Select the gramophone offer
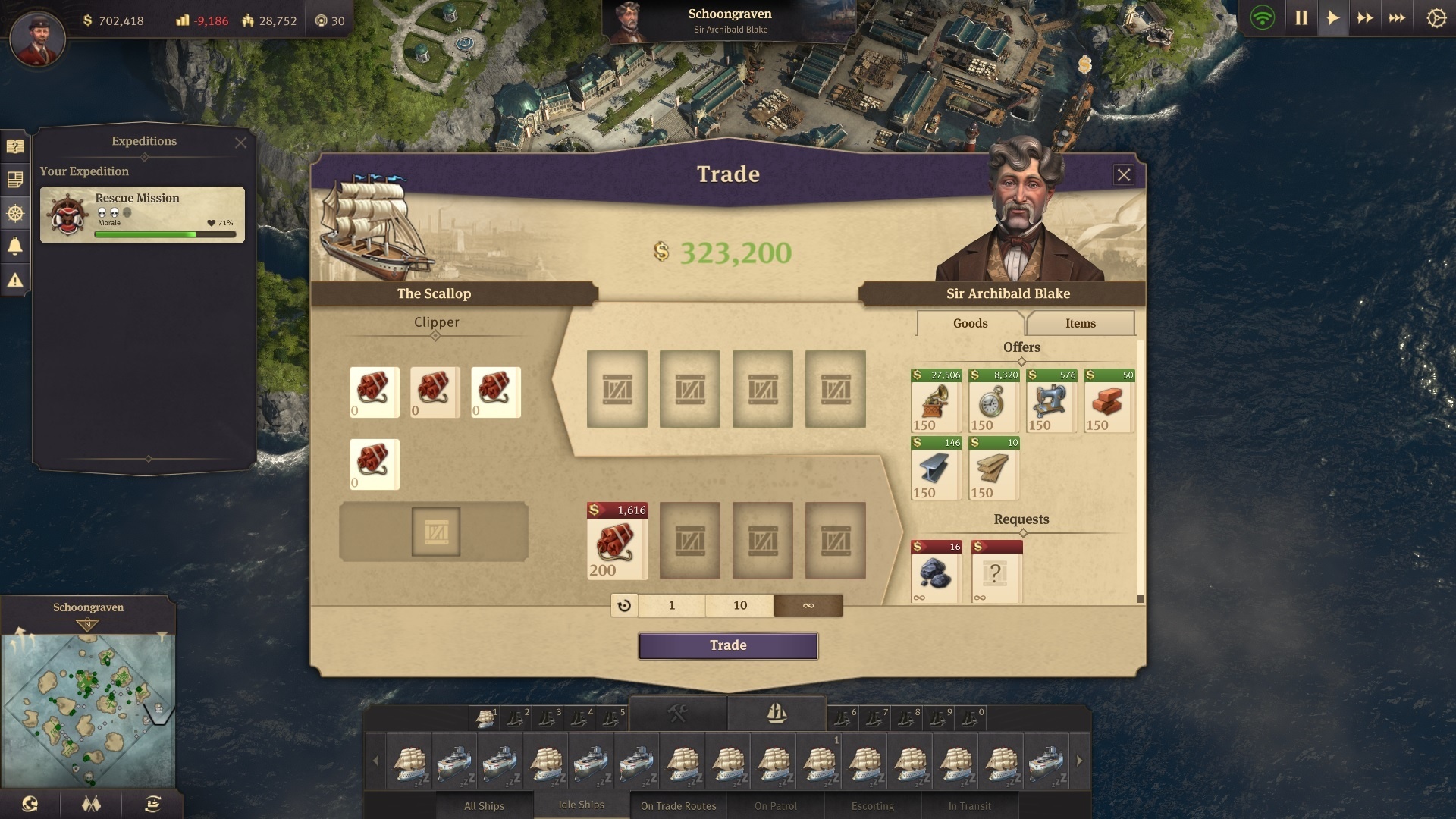The width and height of the screenshot is (1456, 819). click(936, 401)
